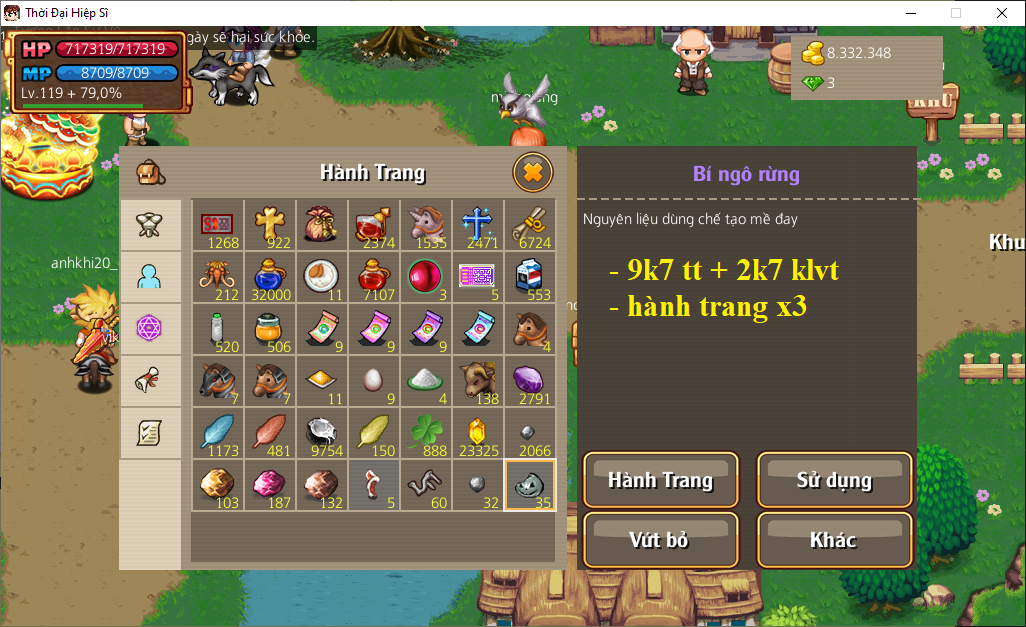Viewport: 1026px width, 627px height.
Task: Open the rolled scroll with ribbon tab
Action: [150, 381]
